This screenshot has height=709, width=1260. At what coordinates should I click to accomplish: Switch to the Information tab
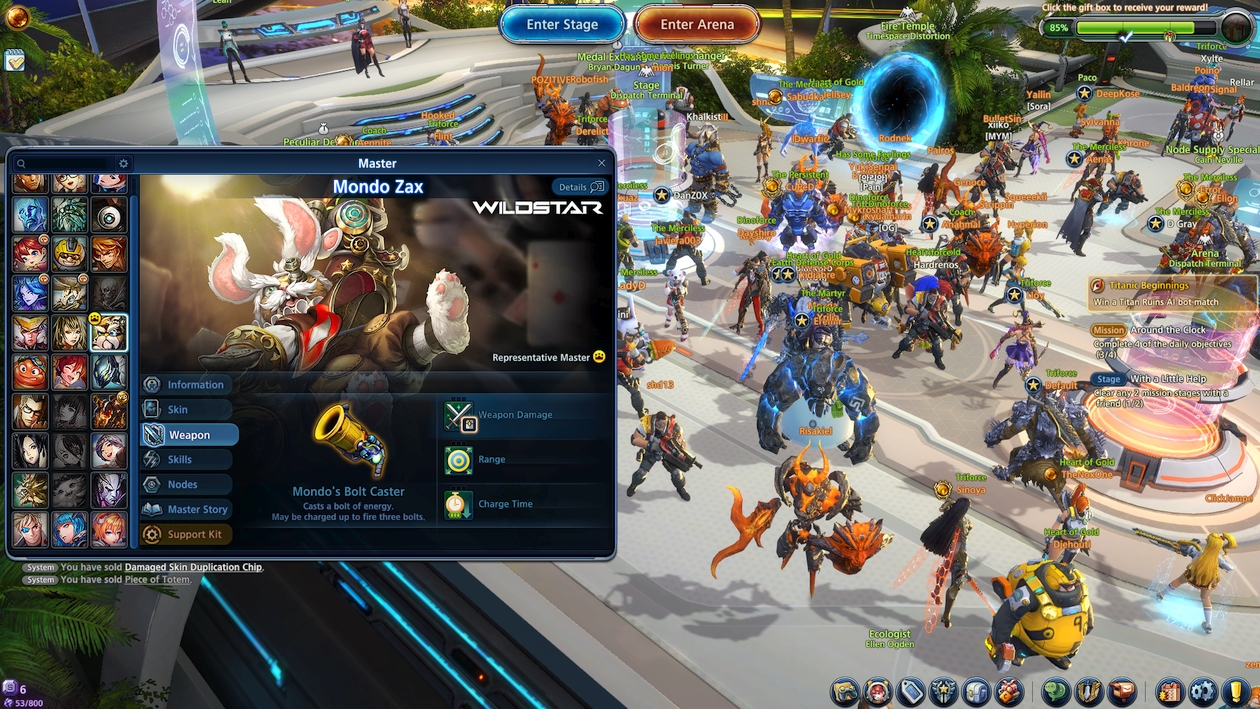tap(186, 385)
